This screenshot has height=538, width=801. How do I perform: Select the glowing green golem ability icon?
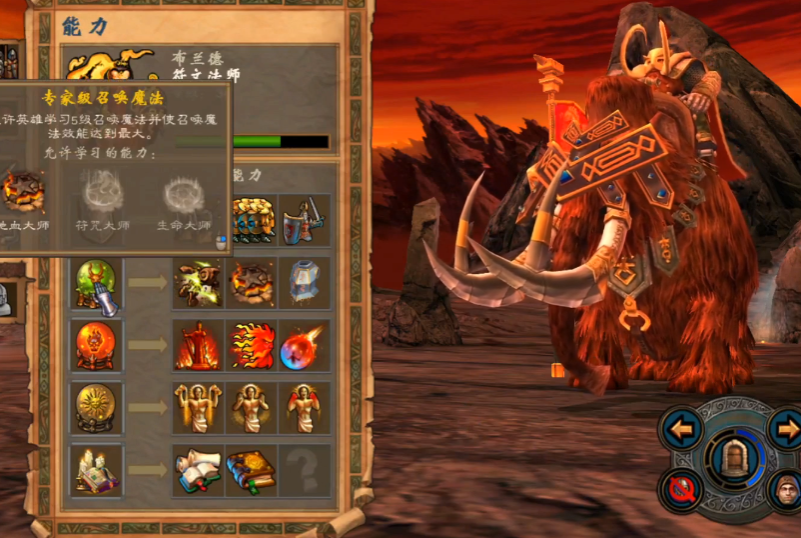point(198,284)
